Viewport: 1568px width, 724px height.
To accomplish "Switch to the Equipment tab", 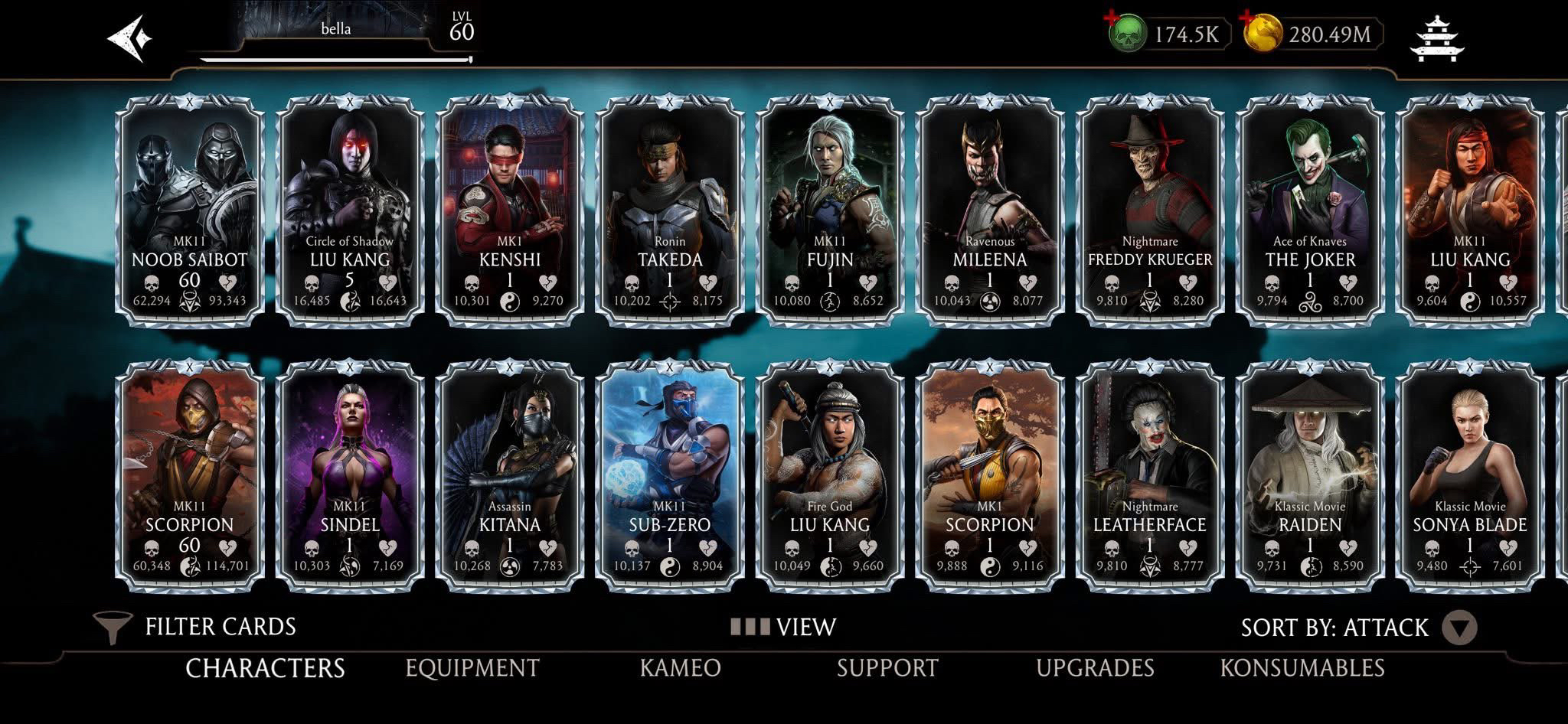I will click(x=472, y=668).
